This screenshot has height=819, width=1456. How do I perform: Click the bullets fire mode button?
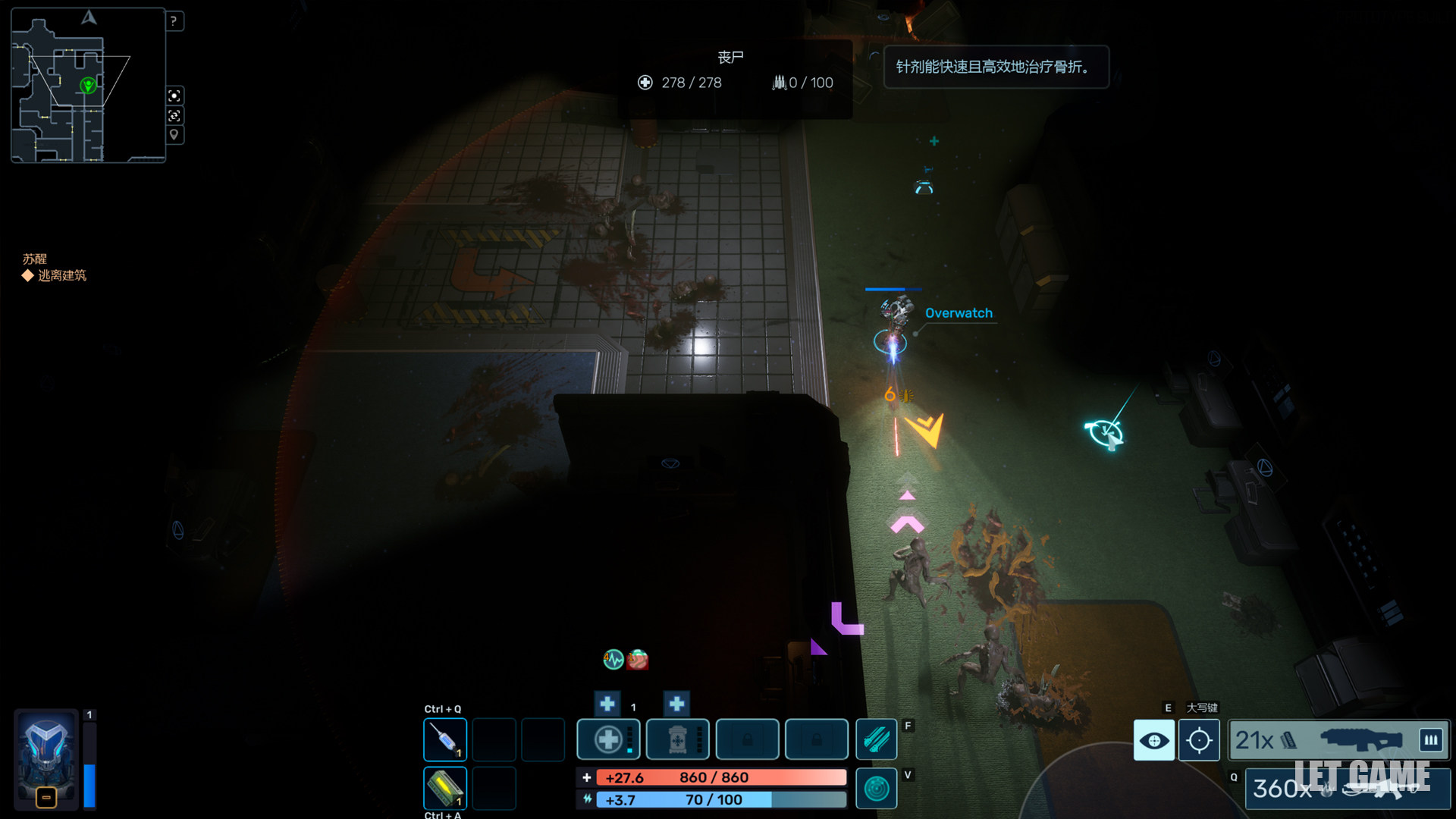point(1431,739)
